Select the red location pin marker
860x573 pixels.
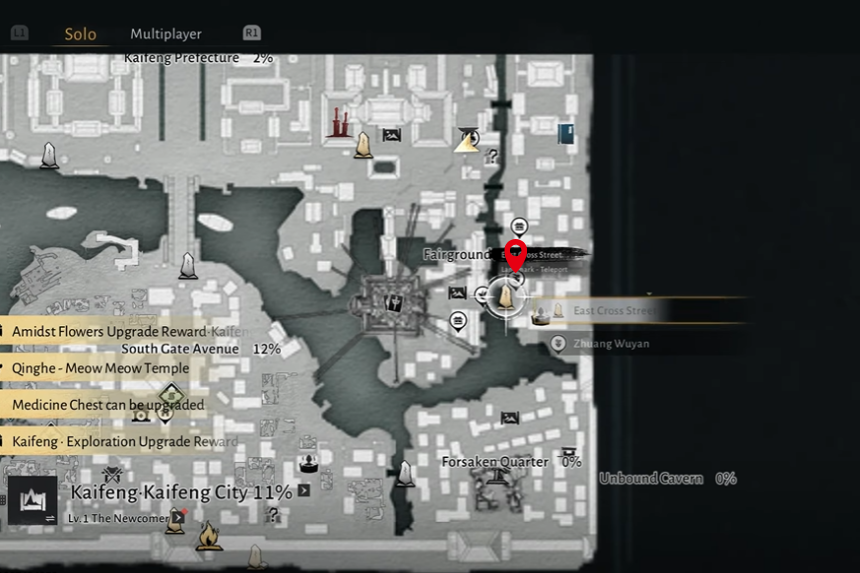(516, 255)
